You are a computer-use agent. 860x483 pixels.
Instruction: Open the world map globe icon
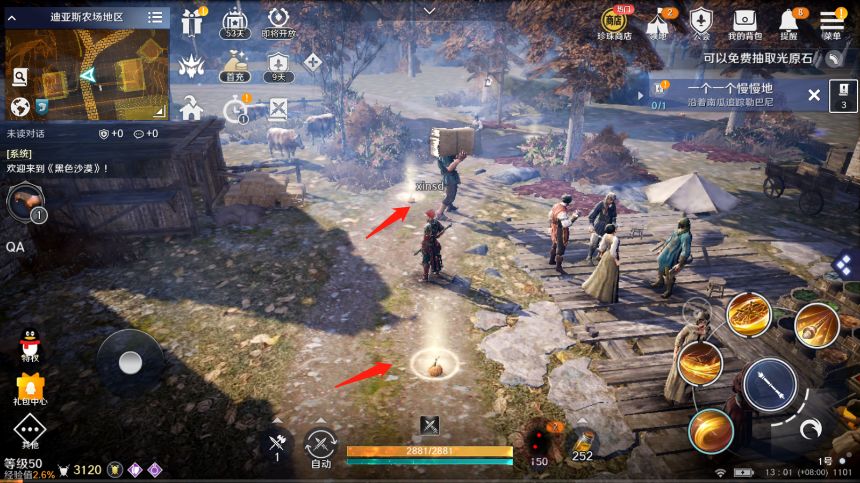(19, 105)
